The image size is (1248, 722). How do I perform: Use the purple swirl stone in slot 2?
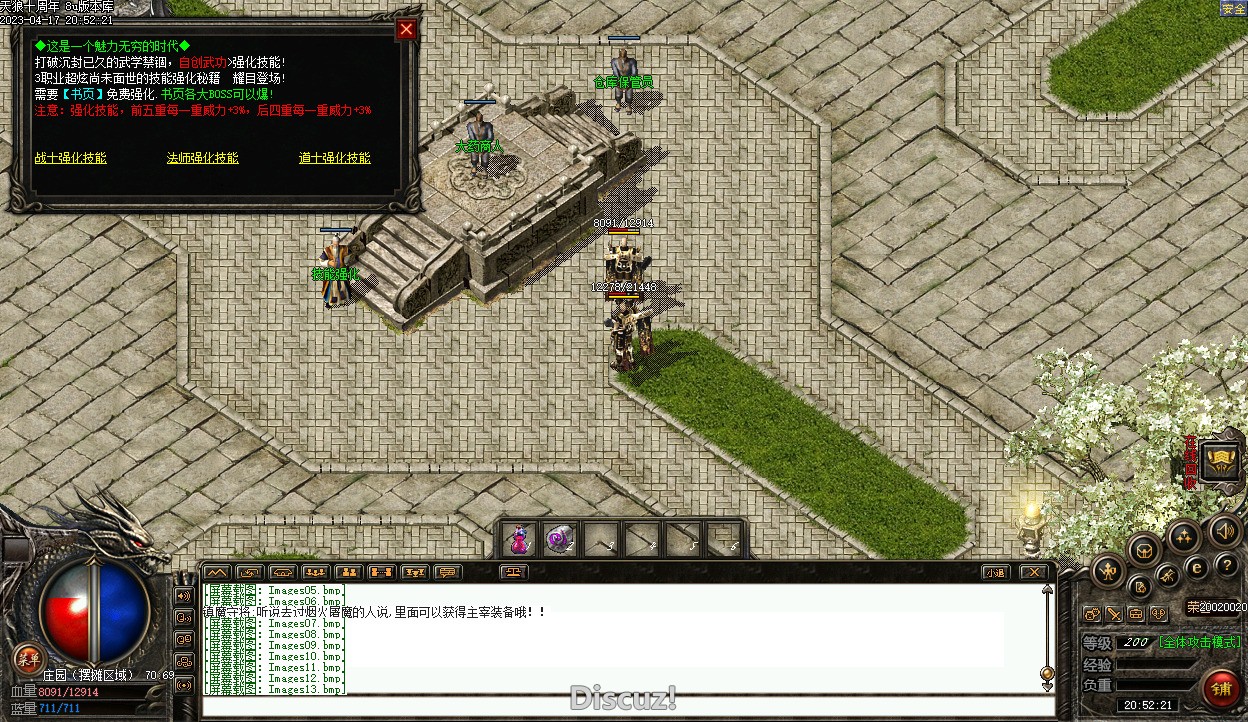(x=560, y=540)
